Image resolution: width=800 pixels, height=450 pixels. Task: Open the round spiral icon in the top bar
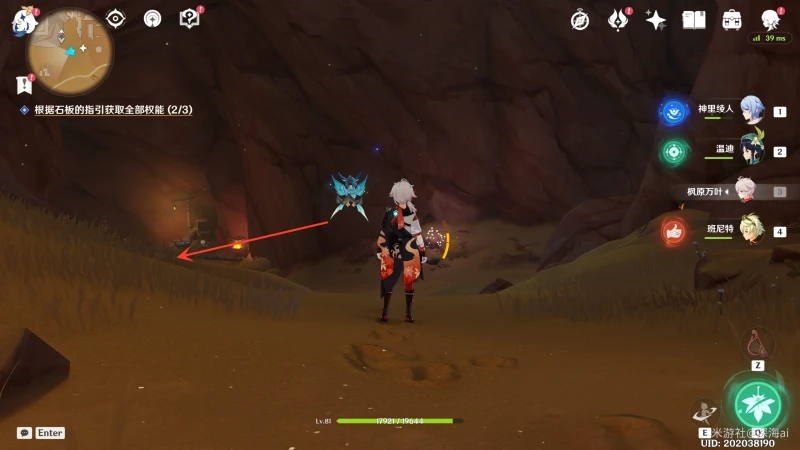point(152,18)
